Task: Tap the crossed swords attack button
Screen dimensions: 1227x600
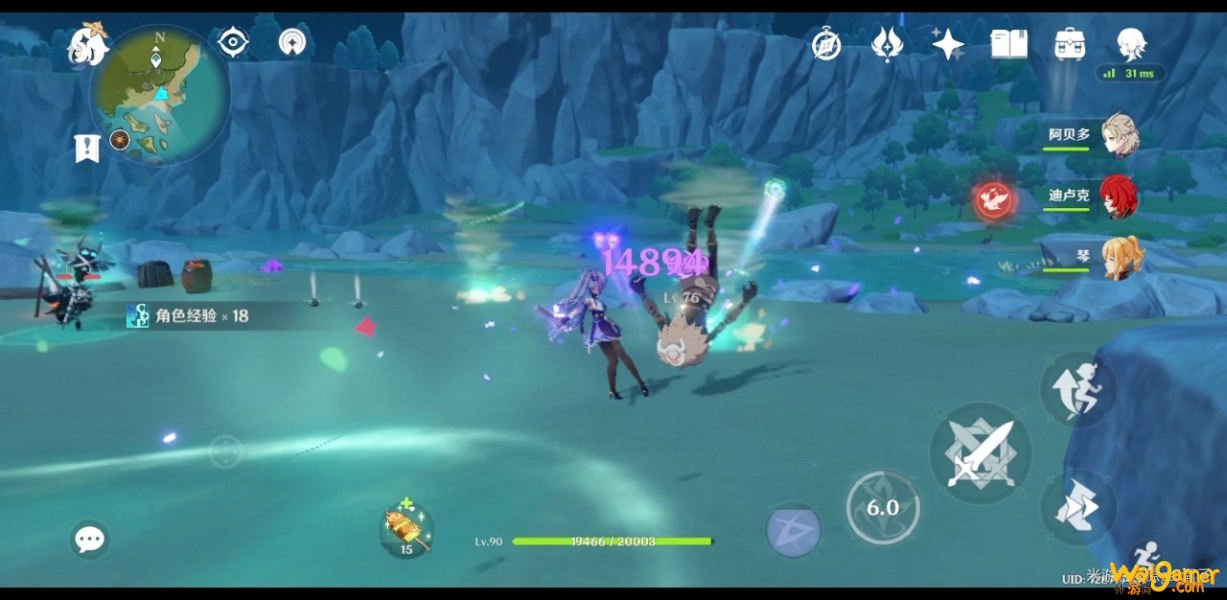Action: click(x=980, y=454)
